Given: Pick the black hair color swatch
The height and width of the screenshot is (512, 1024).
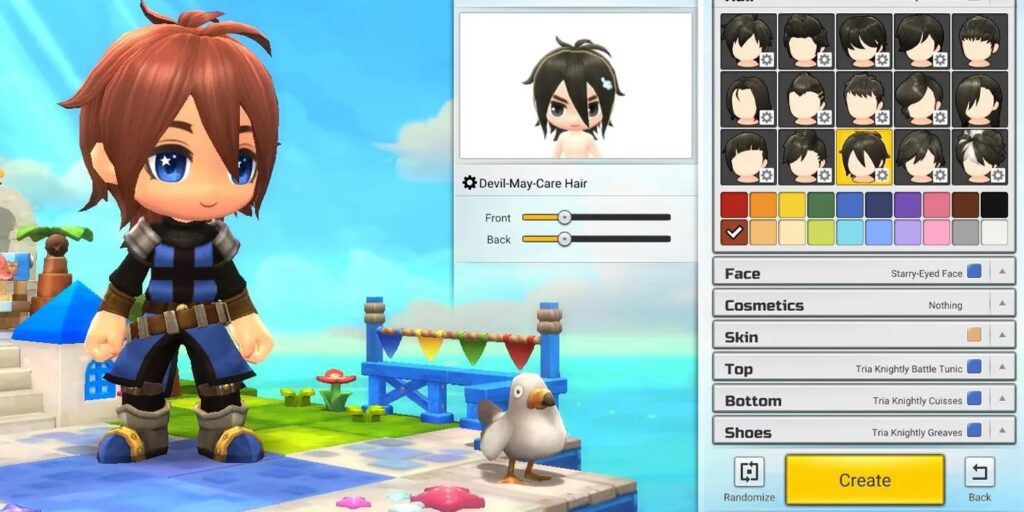Looking at the screenshot, I should 994,205.
